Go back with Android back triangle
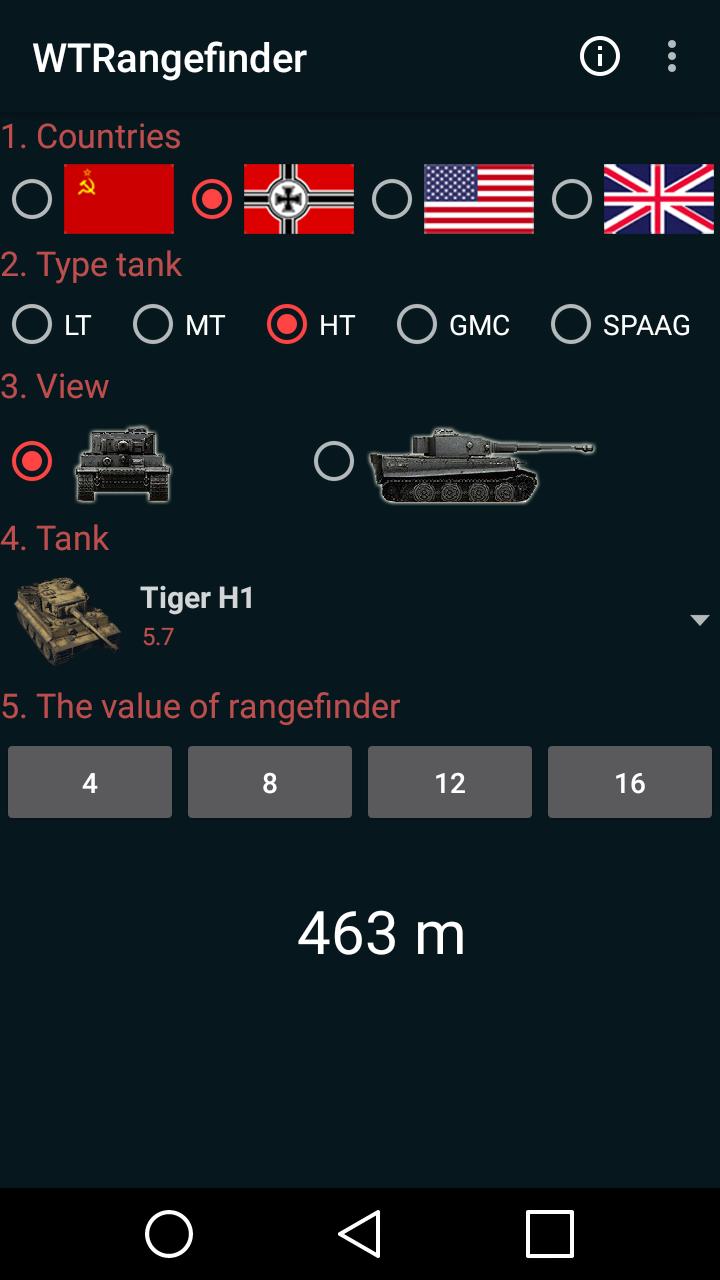The image size is (720, 1280). click(x=360, y=1233)
